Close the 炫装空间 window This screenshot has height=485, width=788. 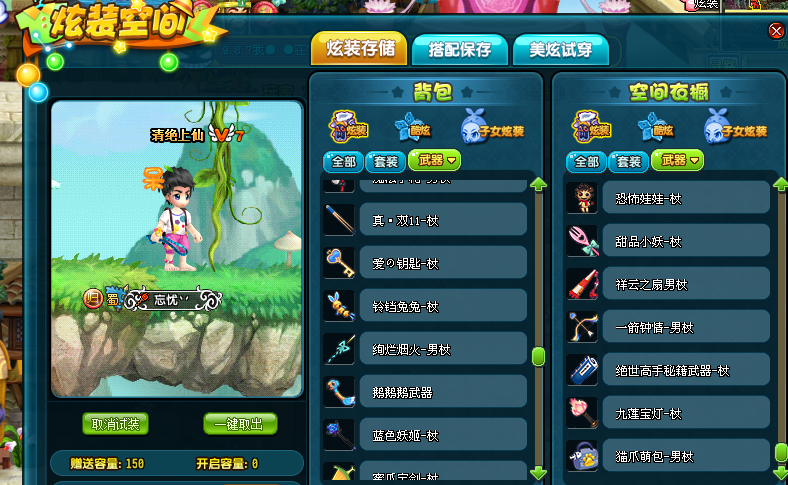tap(776, 31)
